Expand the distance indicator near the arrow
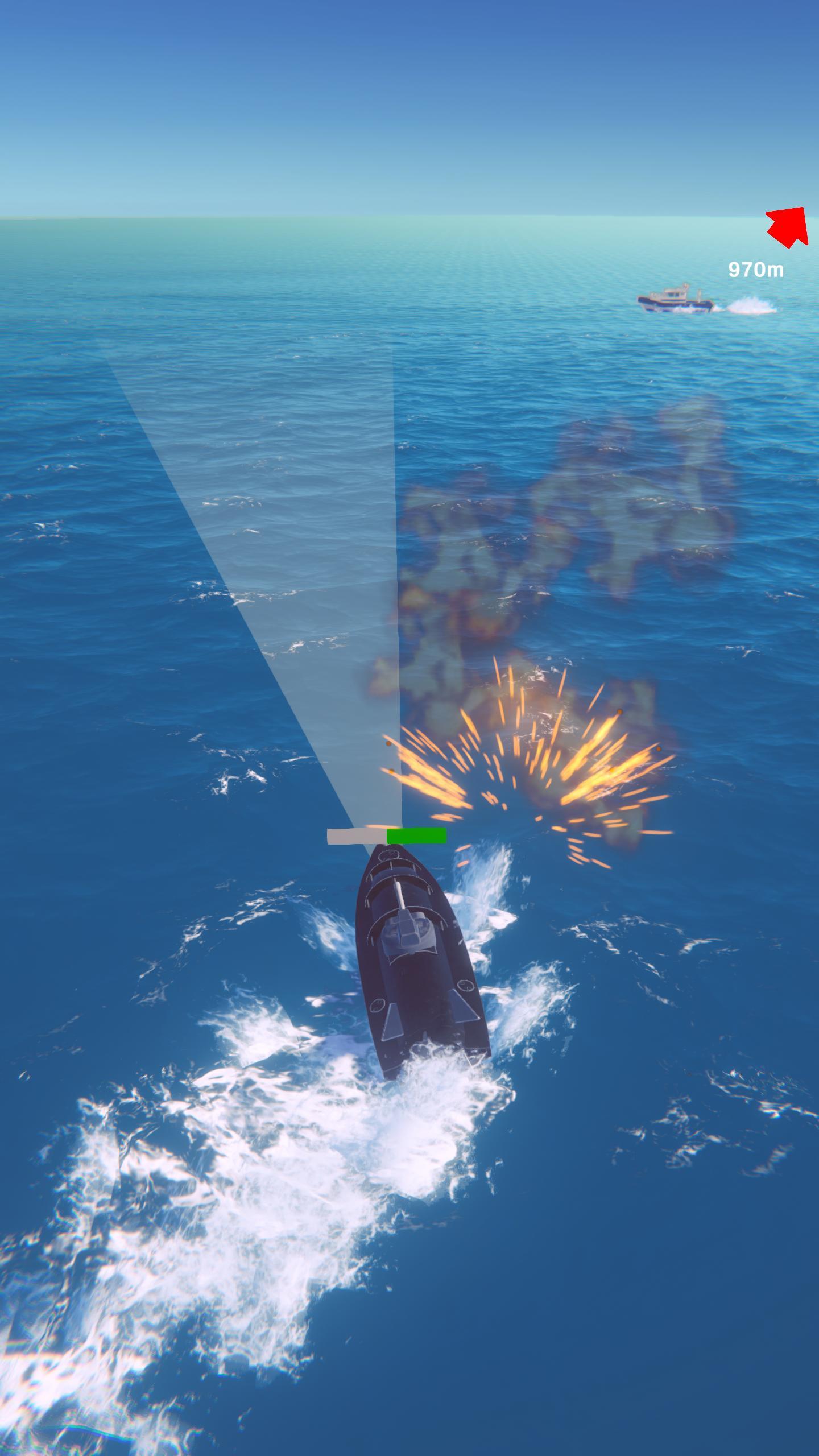The height and width of the screenshot is (1456, 819). pos(756,268)
